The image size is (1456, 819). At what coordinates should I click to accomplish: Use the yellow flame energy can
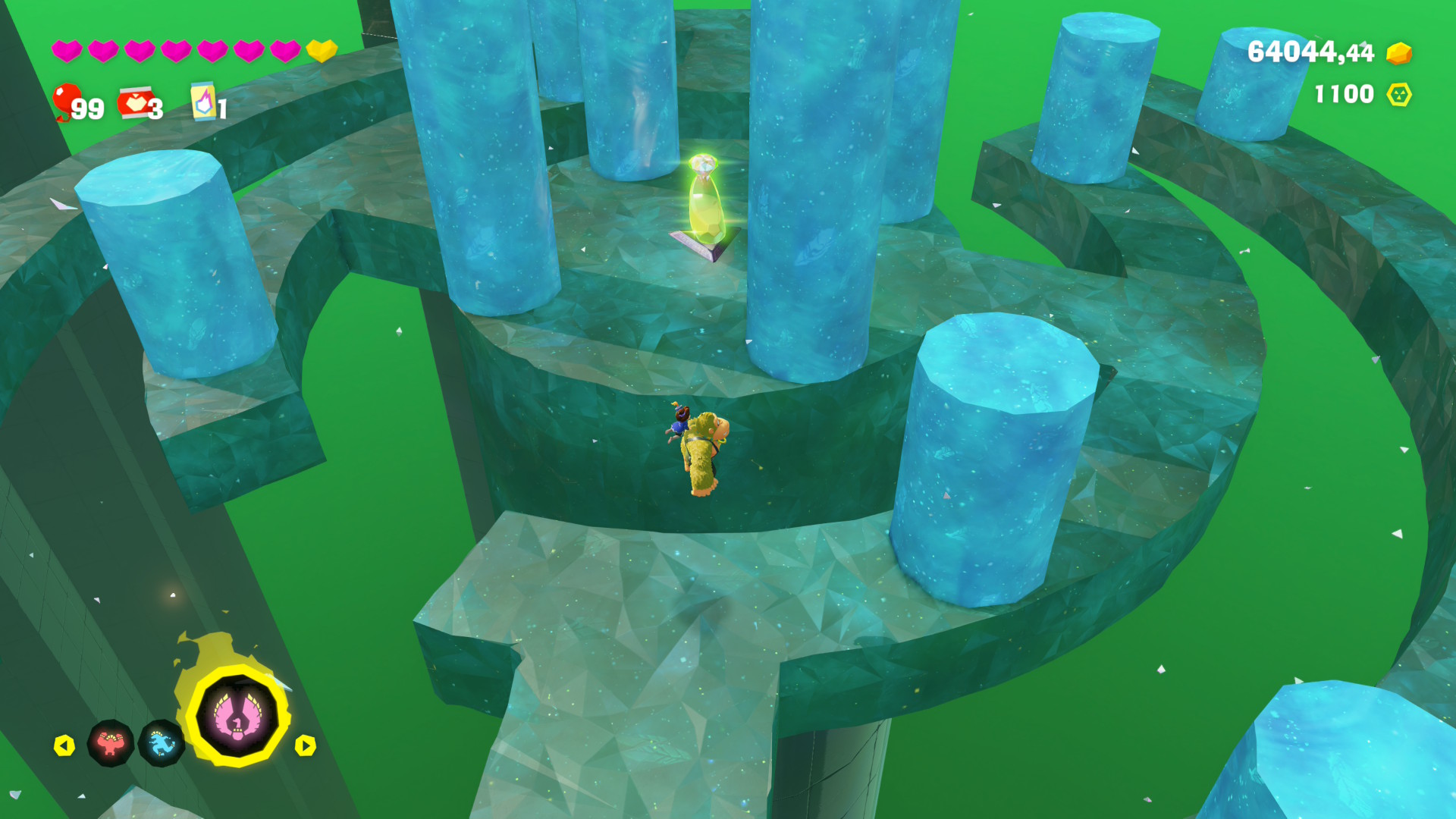click(x=203, y=102)
